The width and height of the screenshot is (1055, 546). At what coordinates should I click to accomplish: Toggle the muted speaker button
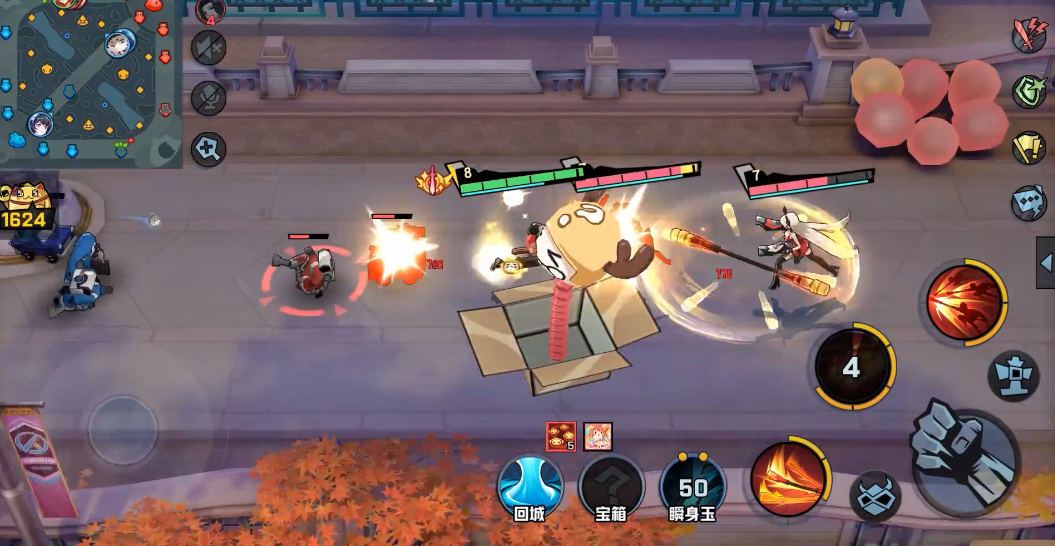[x=209, y=48]
